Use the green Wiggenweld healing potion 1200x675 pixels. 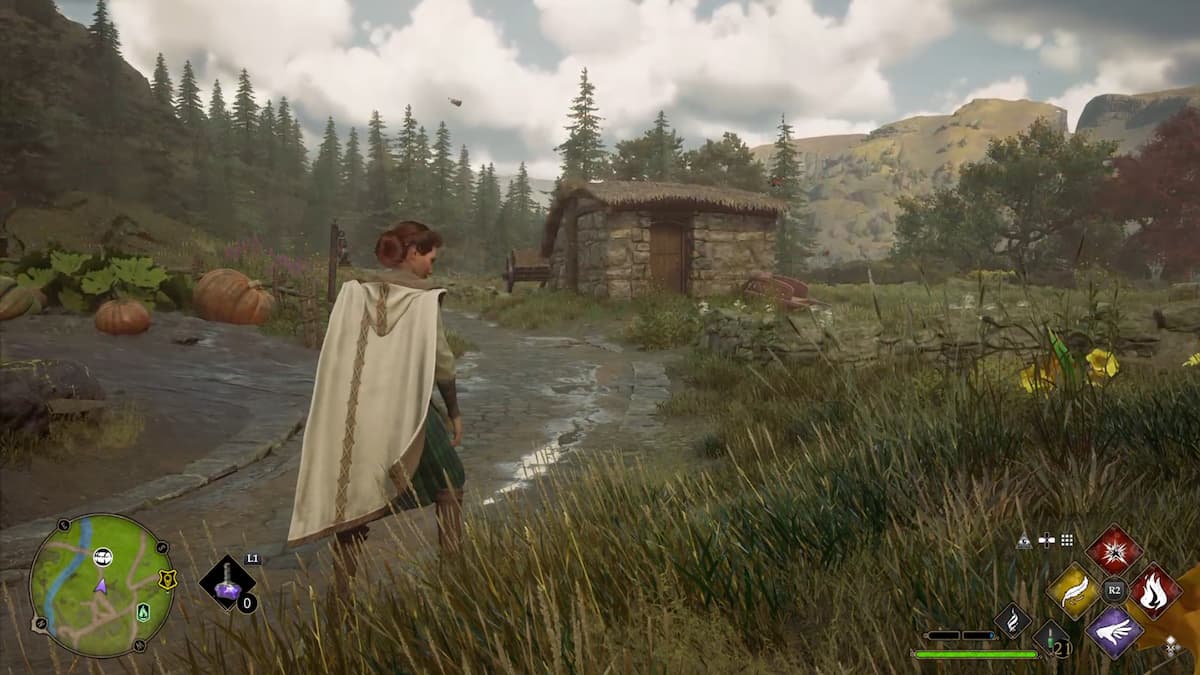[x=1051, y=638]
